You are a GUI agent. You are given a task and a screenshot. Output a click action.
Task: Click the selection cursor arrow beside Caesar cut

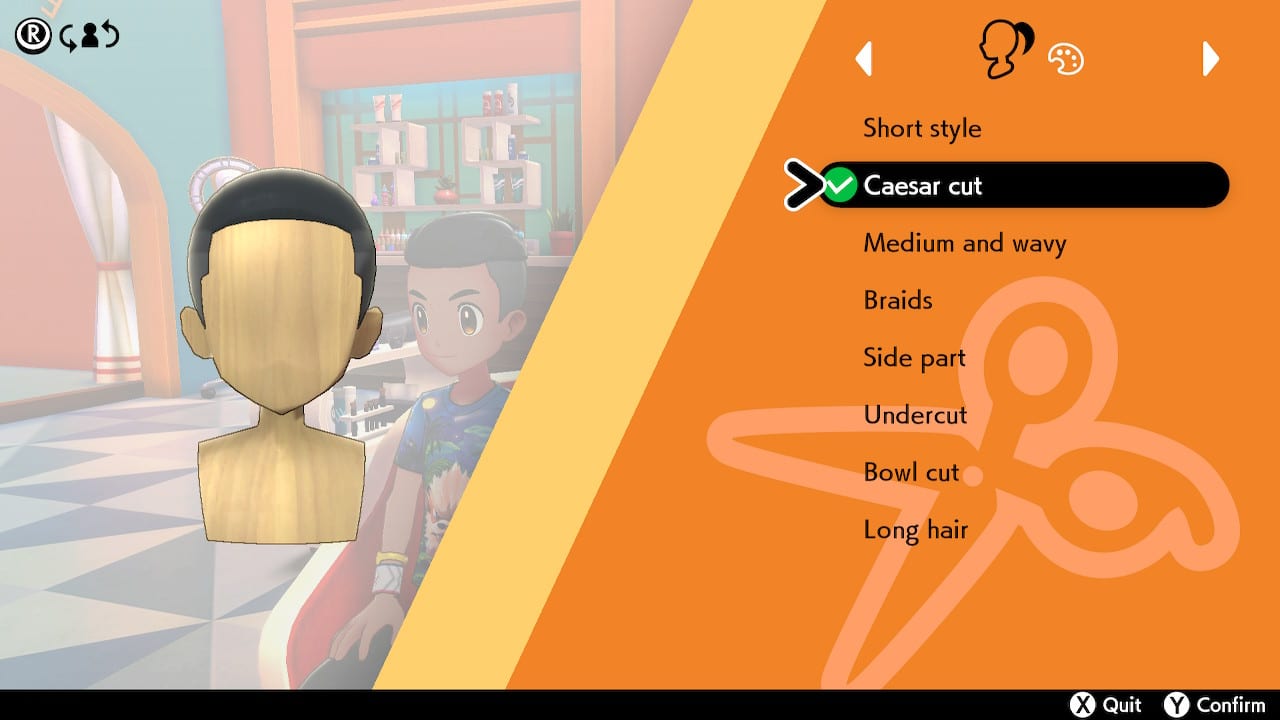pyautogui.click(x=806, y=184)
